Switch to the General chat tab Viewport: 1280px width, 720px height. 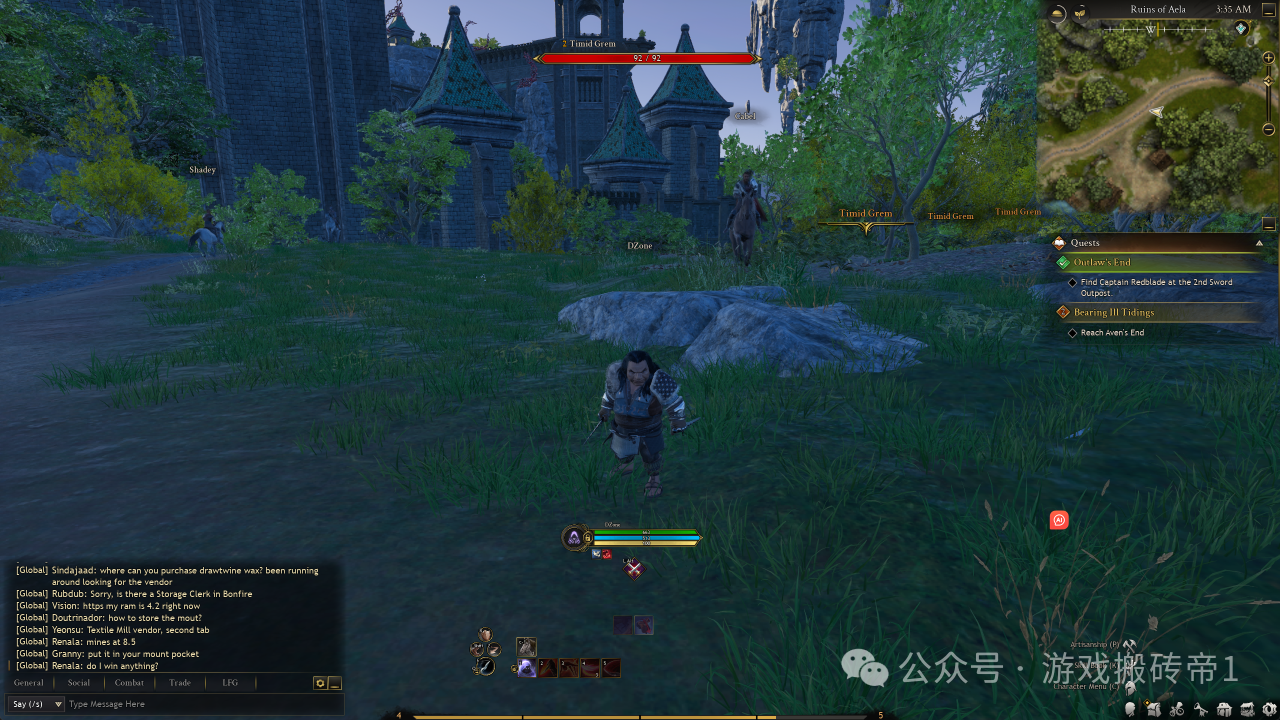click(x=28, y=683)
